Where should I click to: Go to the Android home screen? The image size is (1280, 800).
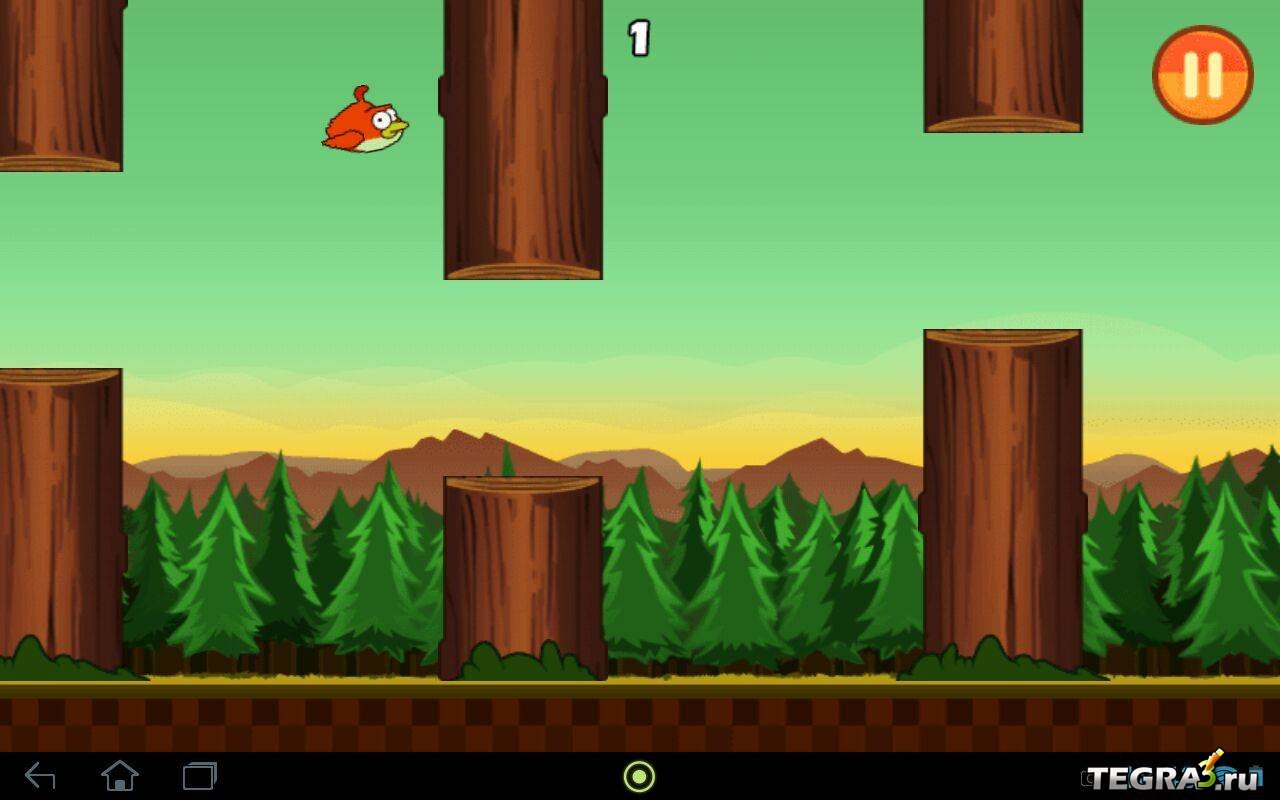pos(119,776)
